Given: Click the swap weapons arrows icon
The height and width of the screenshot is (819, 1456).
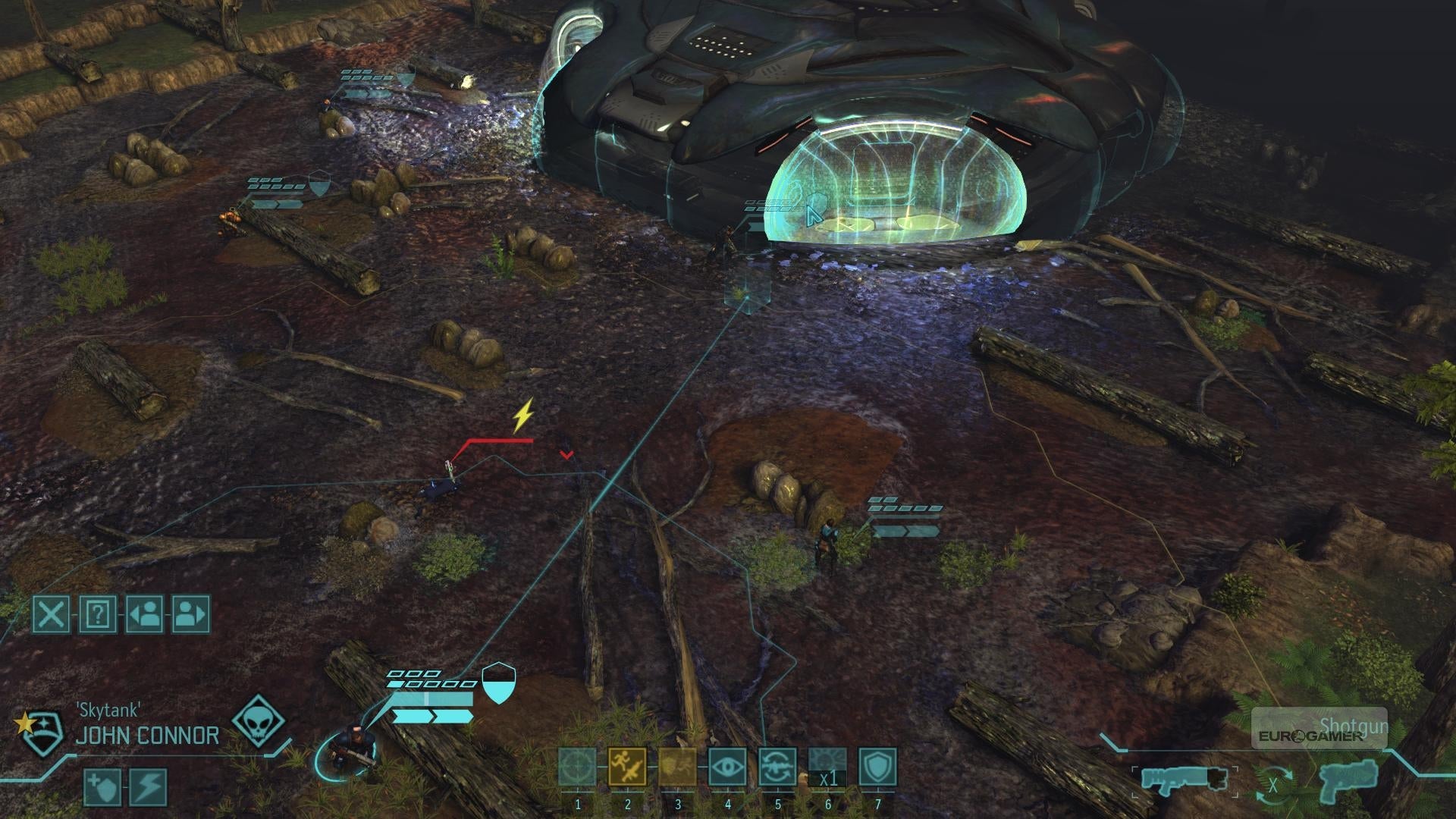Looking at the screenshot, I should (x=1272, y=786).
